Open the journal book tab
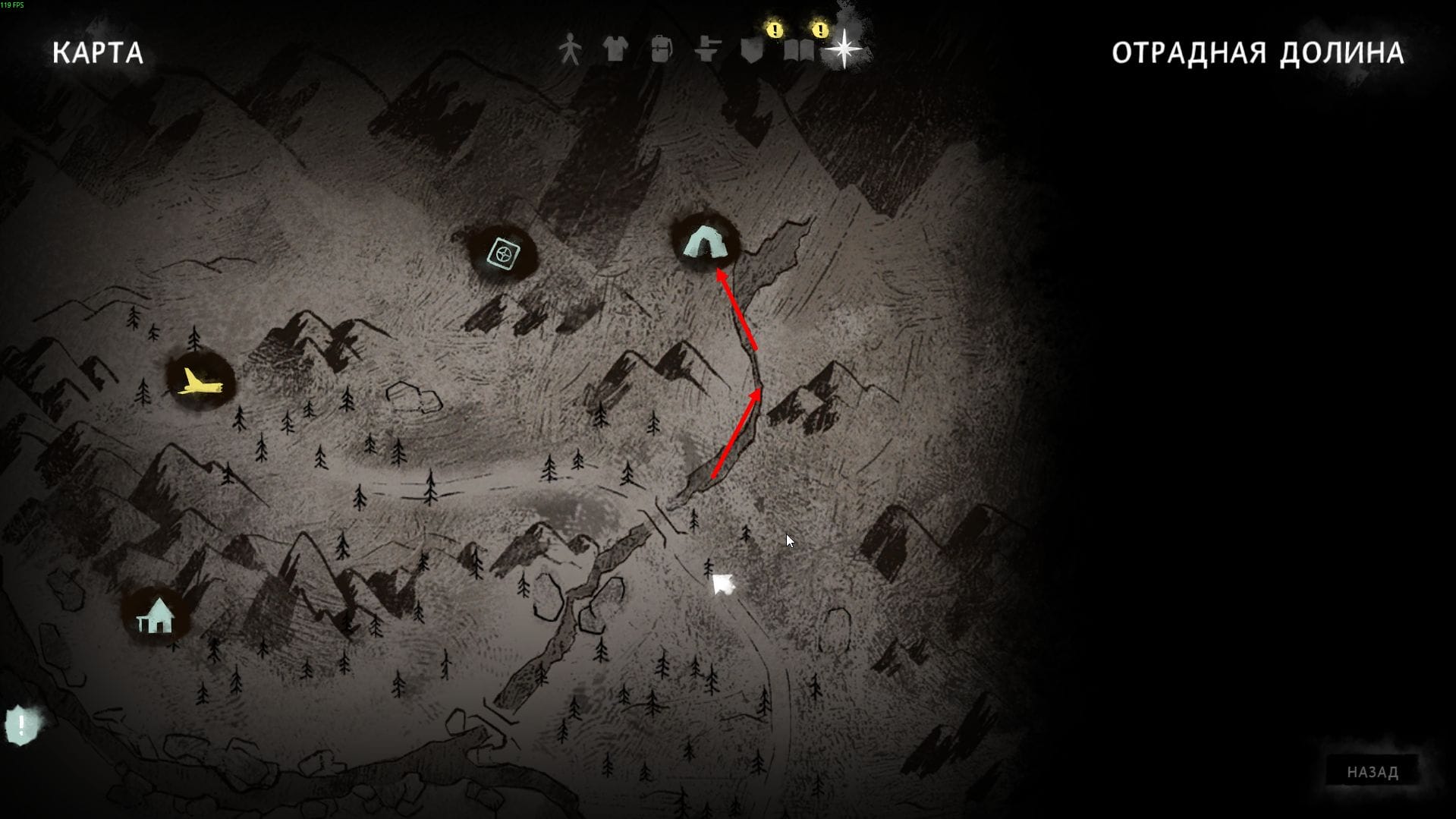The width and height of the screenshot is (1456, 819). (799, 50)
